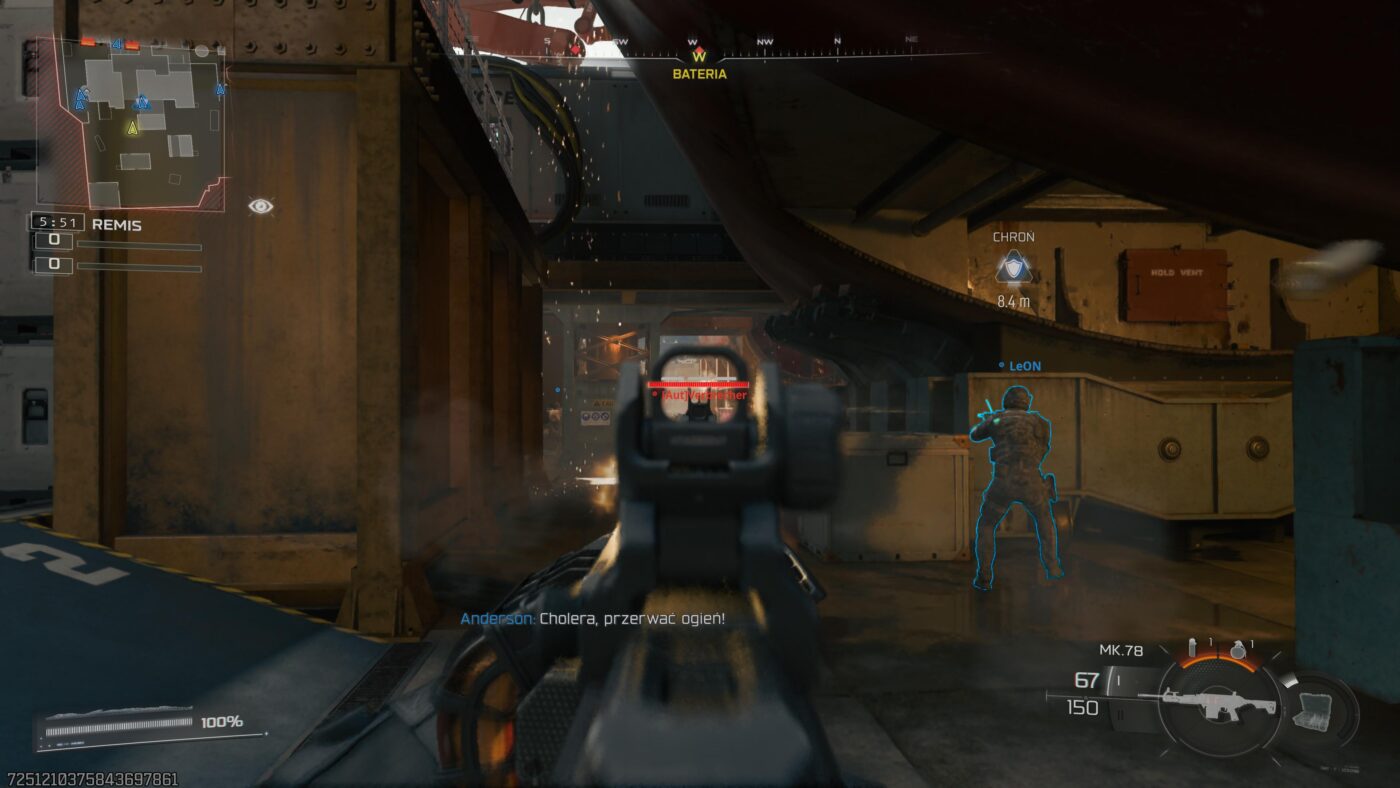Select the LeON player nametag
1400x788 pixels.
pos(1022,365)
